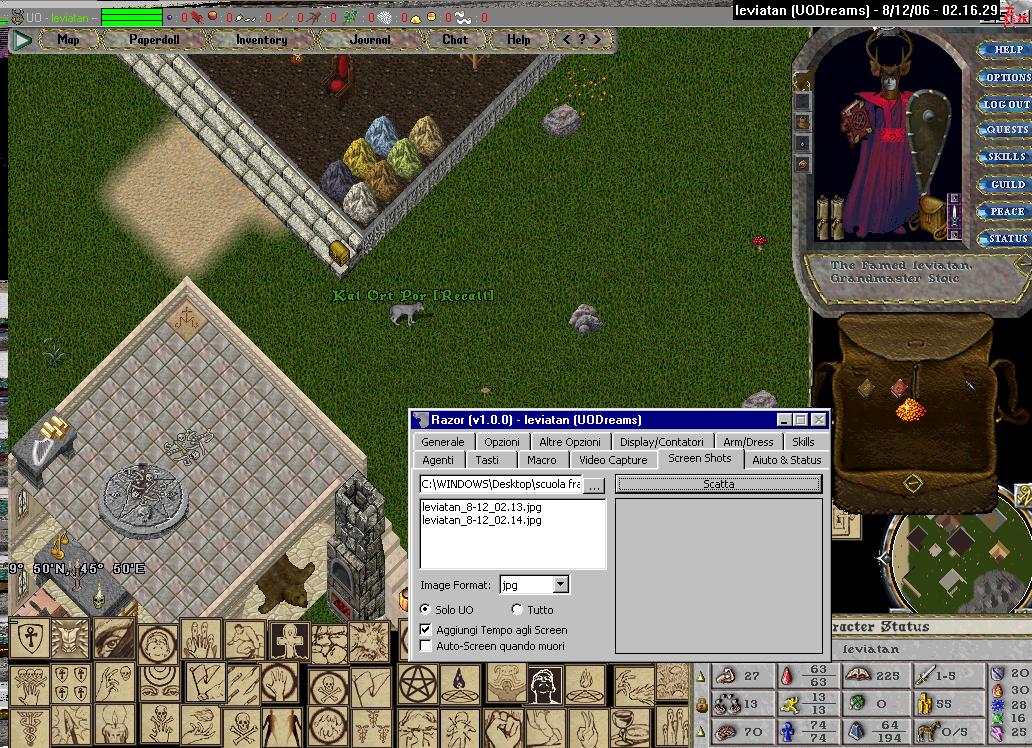Open the Journal menu entry
Screen dimensions: 1032x748
[370, 40]
